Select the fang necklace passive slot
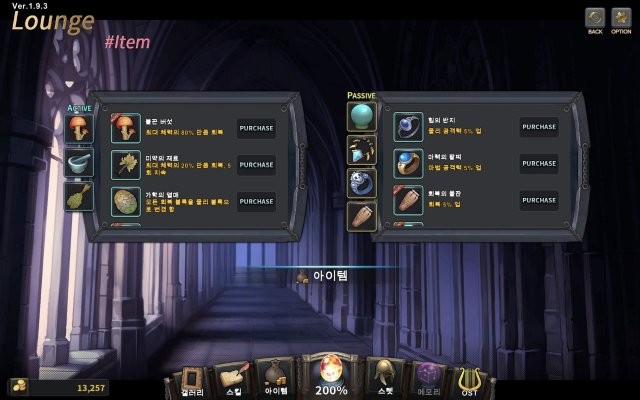This screenshot has width=640, height=400. 361,150
